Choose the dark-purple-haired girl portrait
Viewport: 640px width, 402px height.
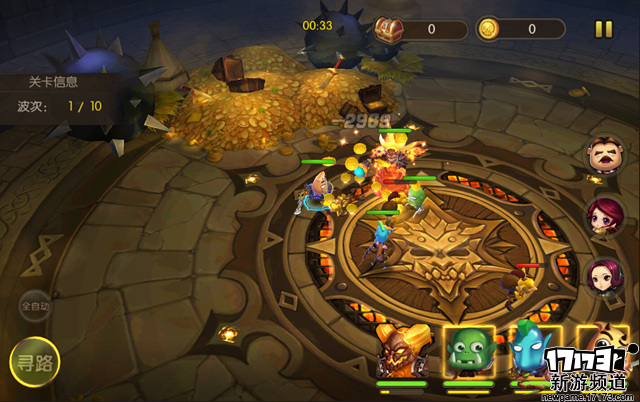(603, 276)
